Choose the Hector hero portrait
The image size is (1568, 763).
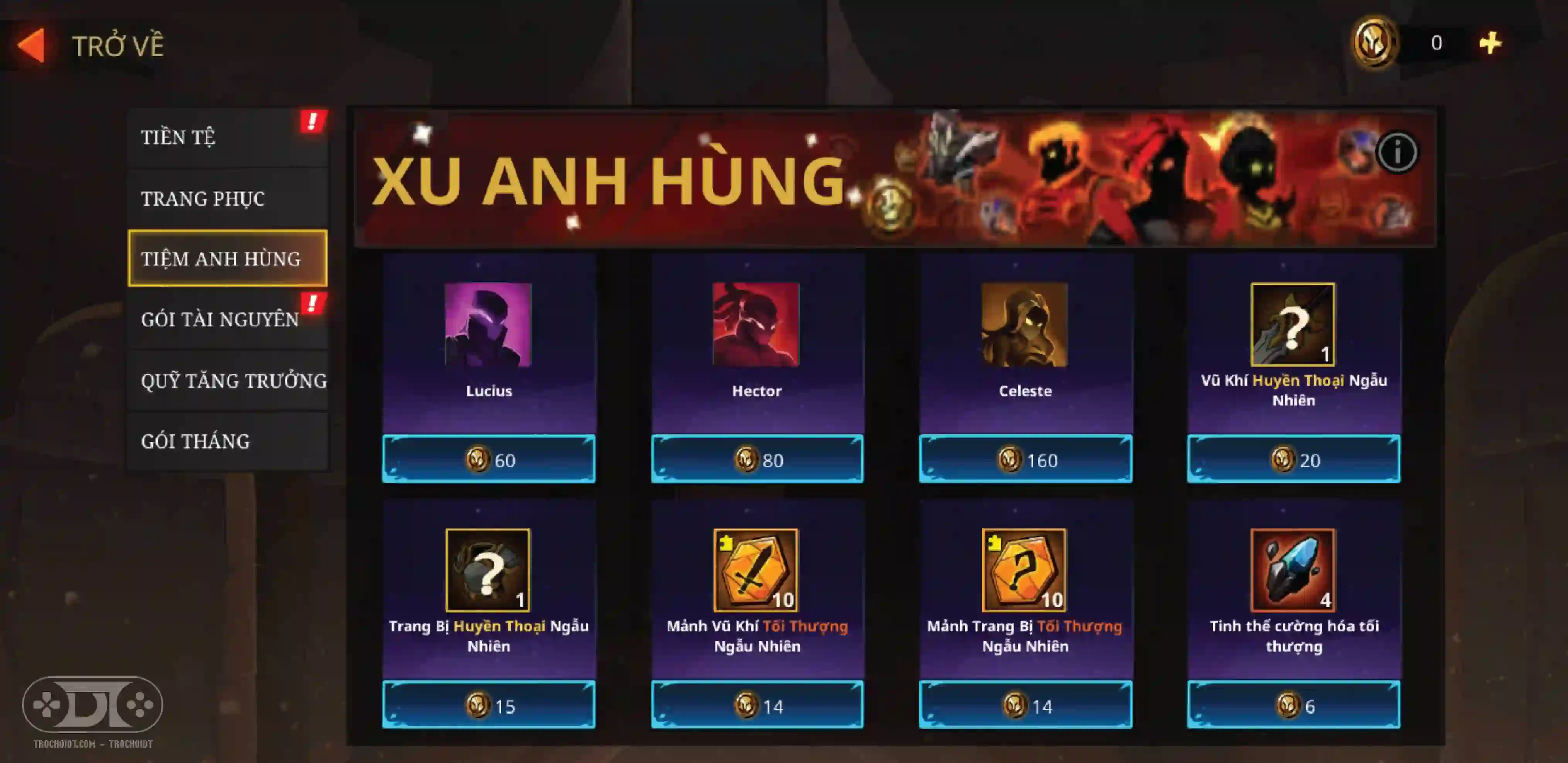[x=756, y=325]
